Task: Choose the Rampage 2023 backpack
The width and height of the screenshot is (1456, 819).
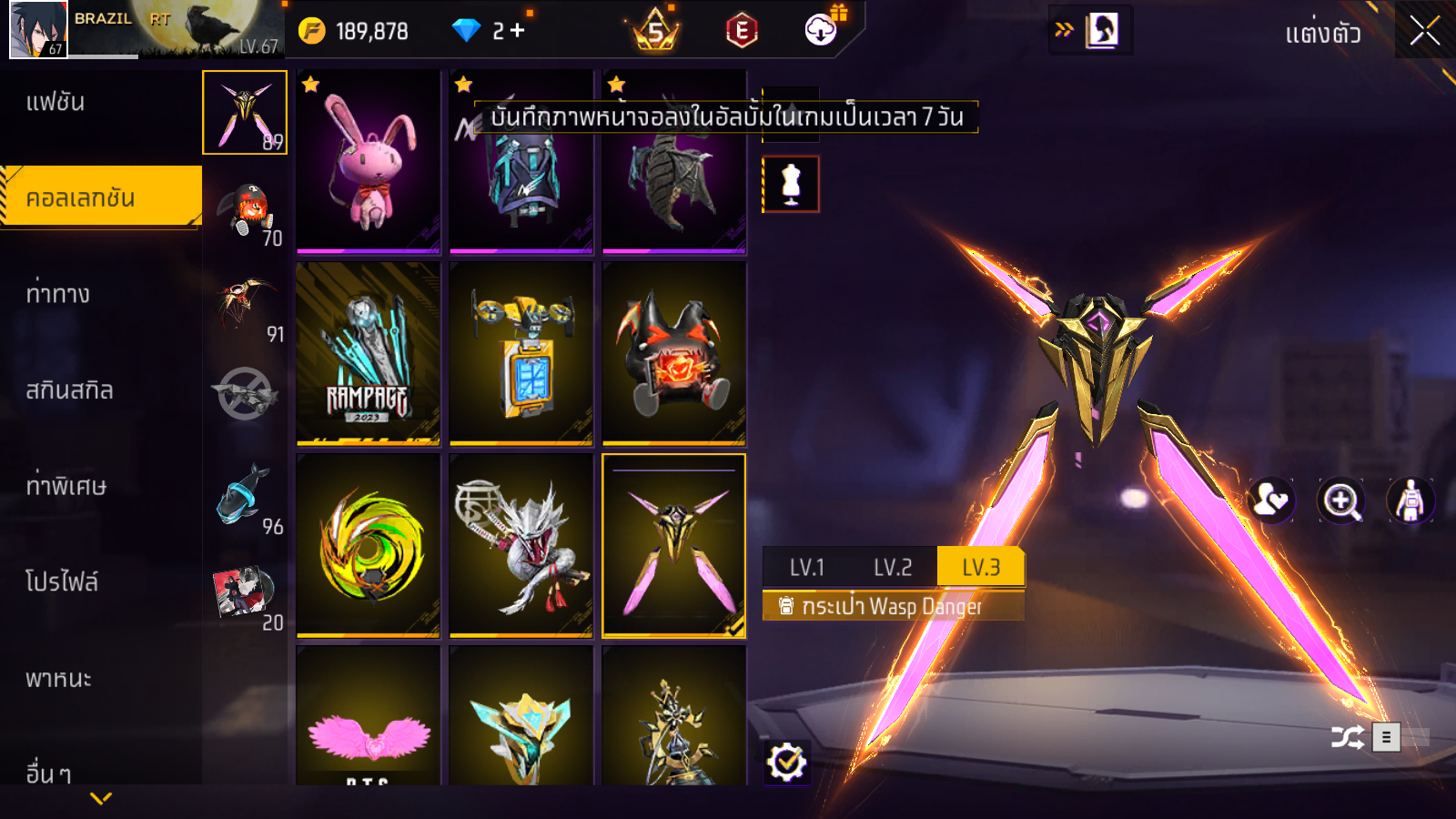Action: click(x=369, y=353)
